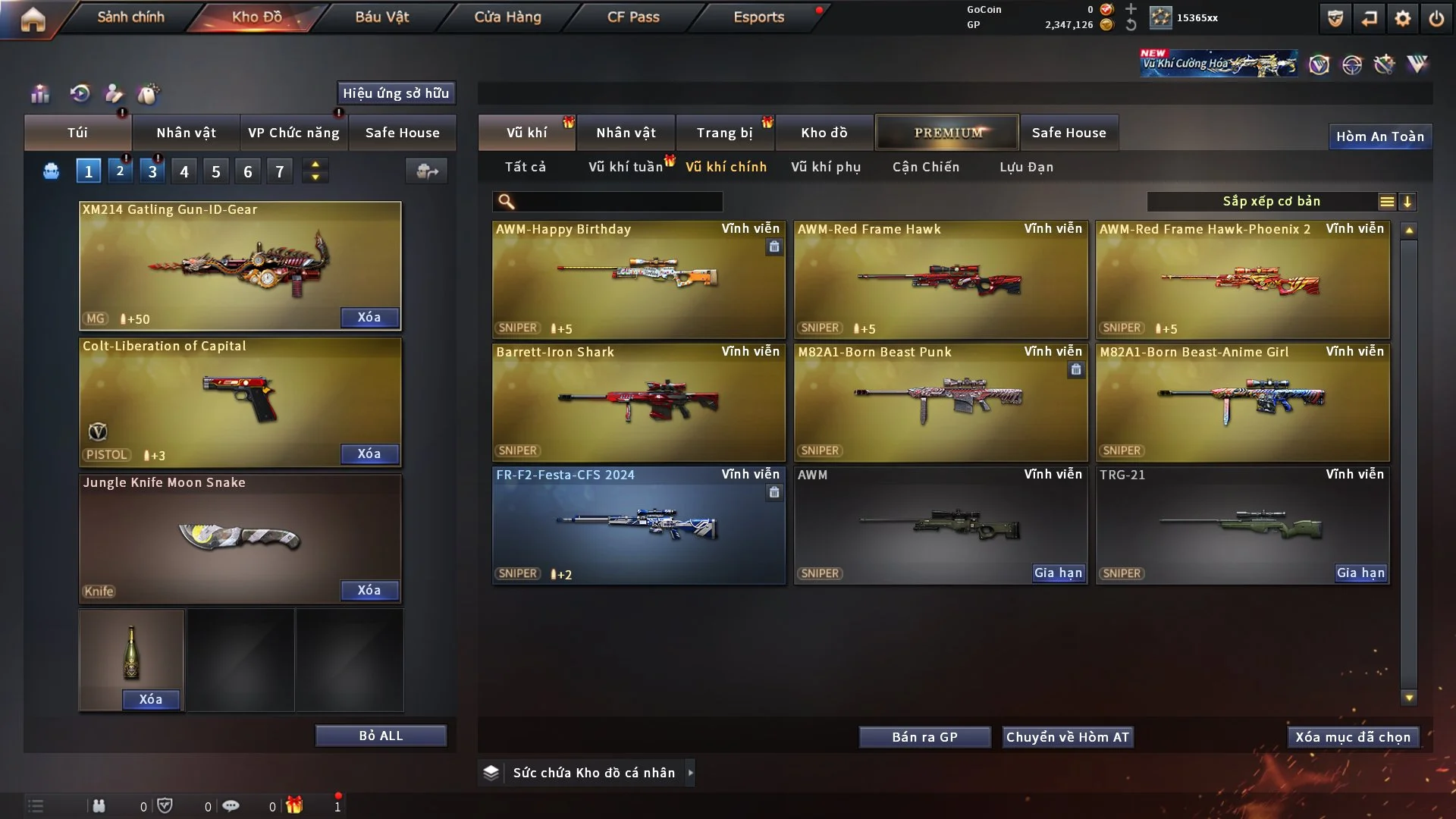Open the gear settings icon

(1402, 18)
